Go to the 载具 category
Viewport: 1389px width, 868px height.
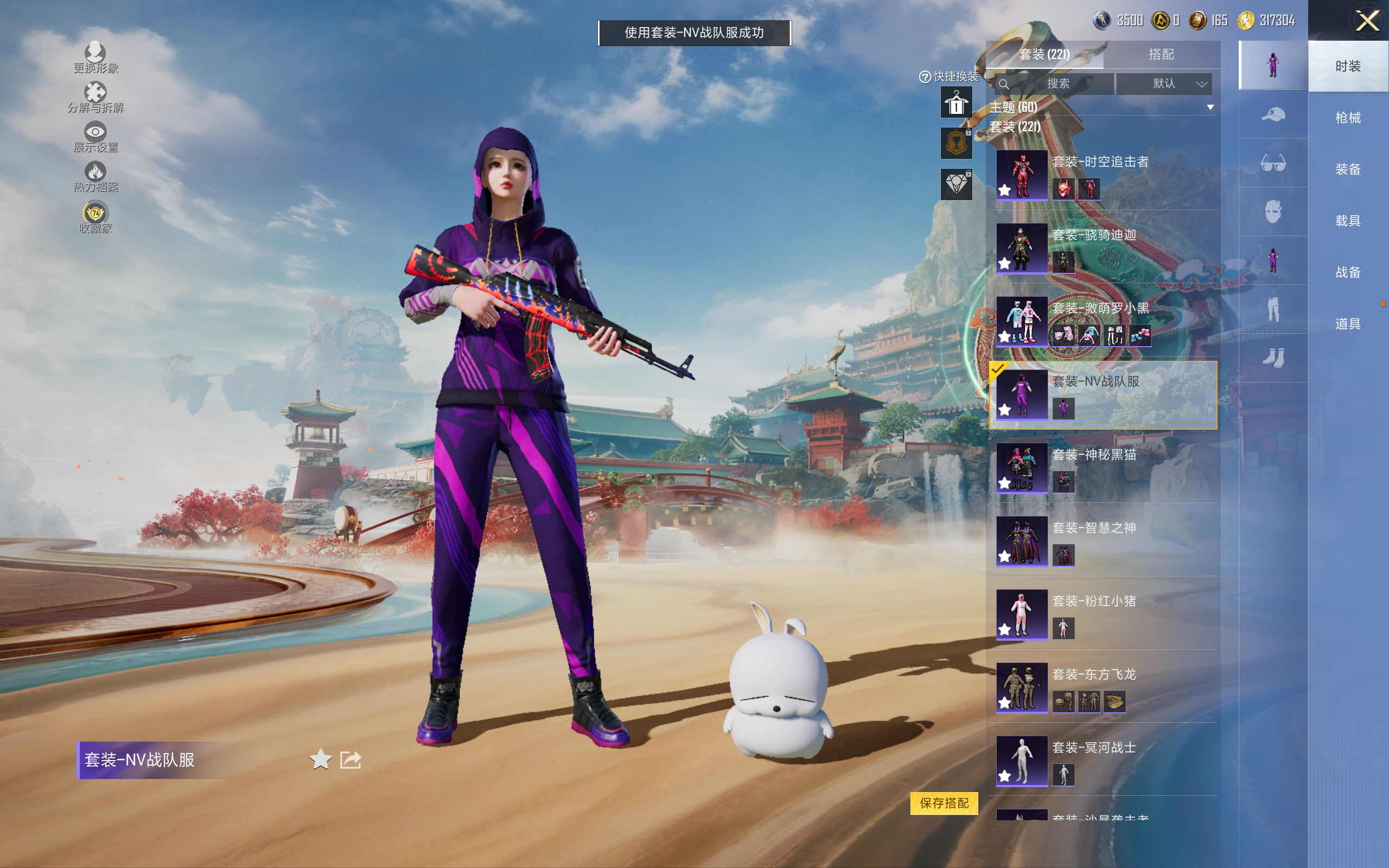pos(1347,221)
